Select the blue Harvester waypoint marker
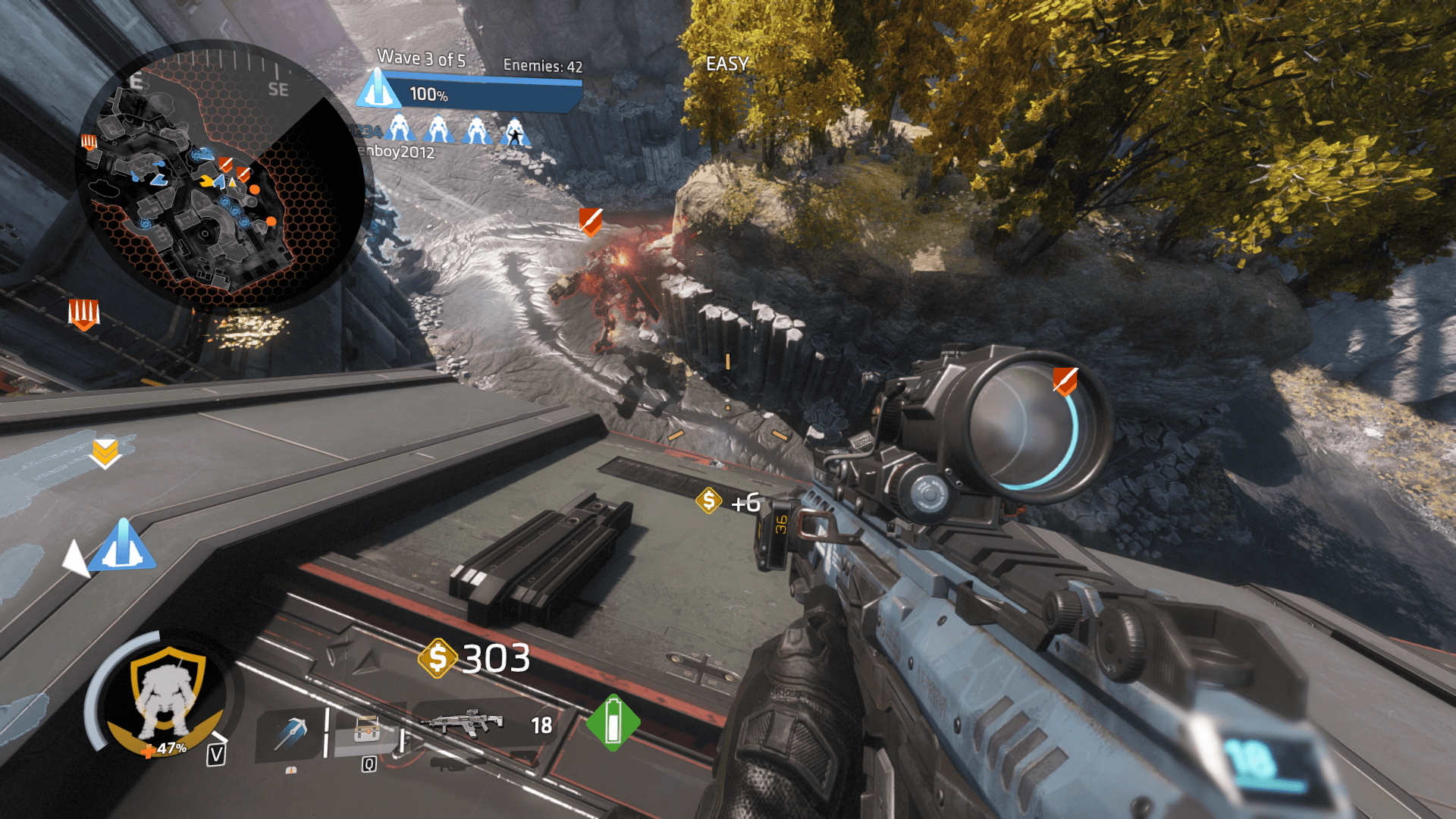The image size is (1456, 819). tap(122, 545)
